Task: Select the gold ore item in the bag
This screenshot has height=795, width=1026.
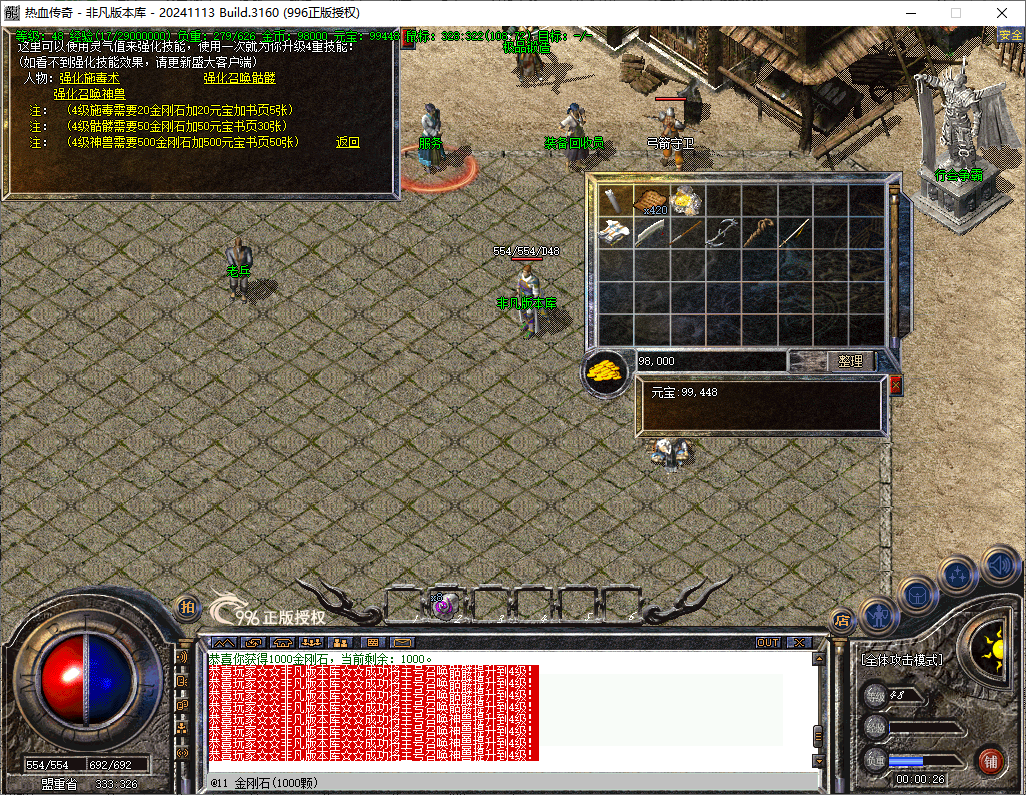Action: [687, 200]
